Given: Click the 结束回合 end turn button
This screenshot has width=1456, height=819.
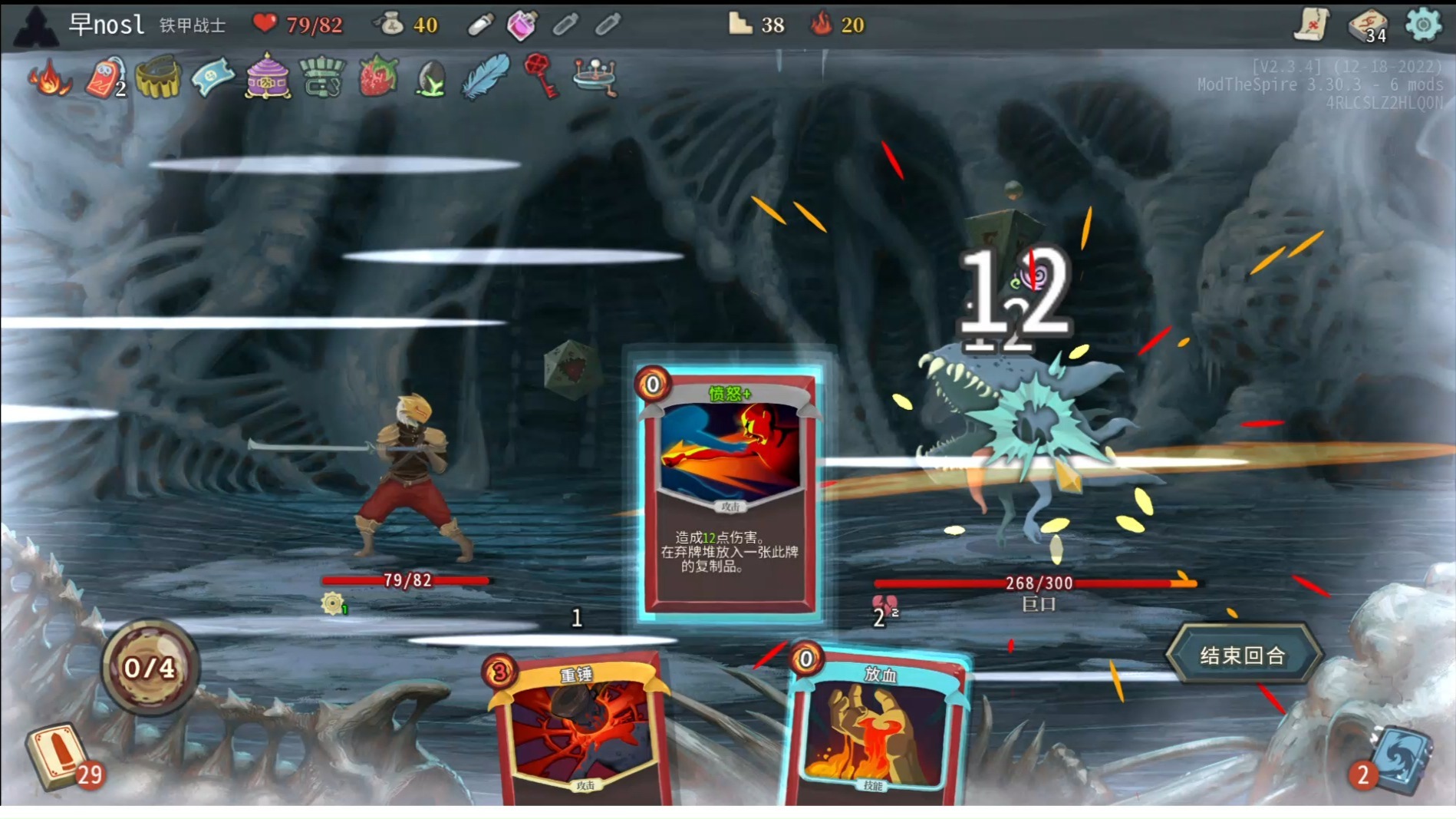Looking at the screenshot, I should coord(1242,655).
